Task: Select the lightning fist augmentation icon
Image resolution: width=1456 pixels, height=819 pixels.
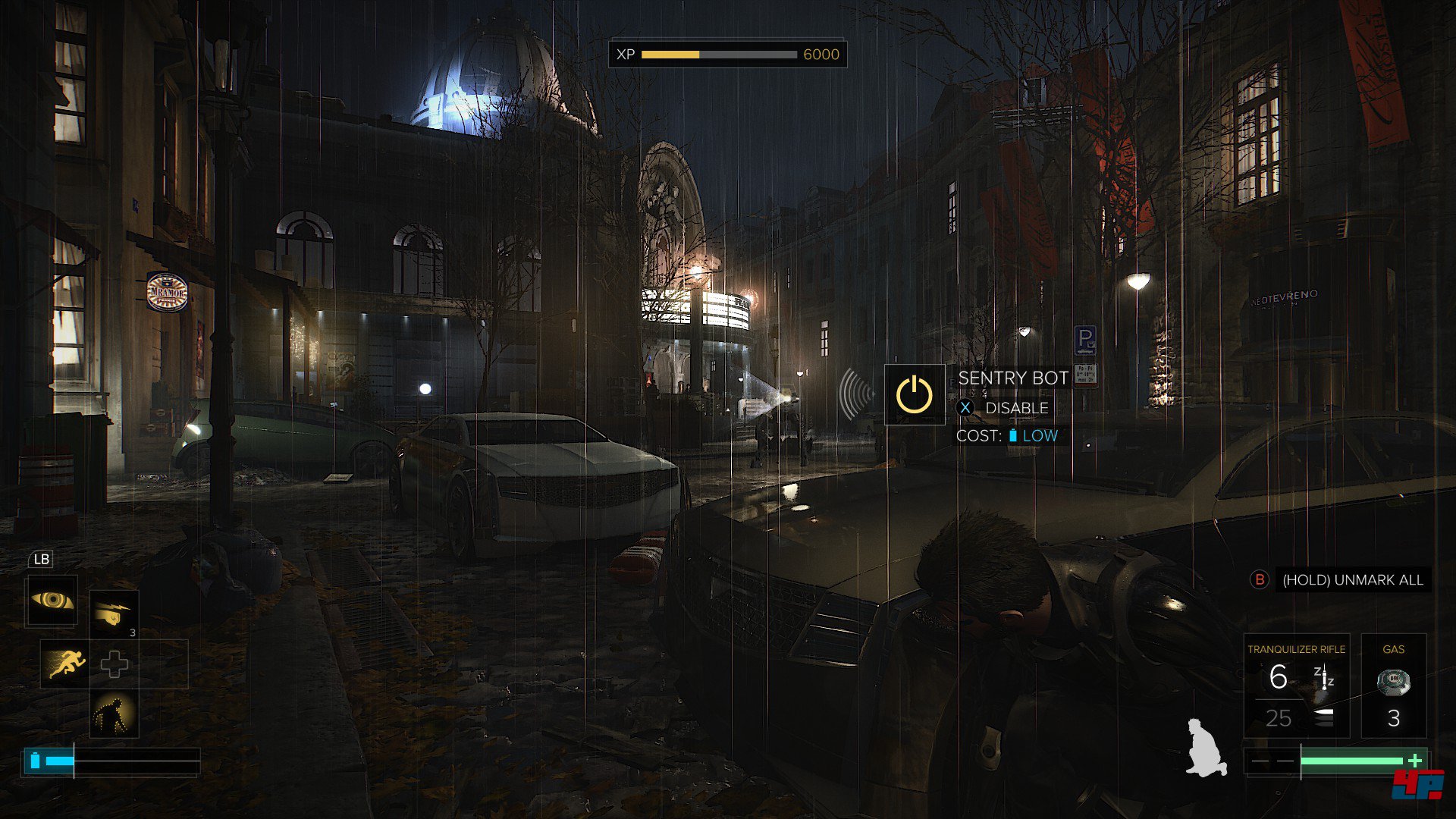Action: coord(115,615)
